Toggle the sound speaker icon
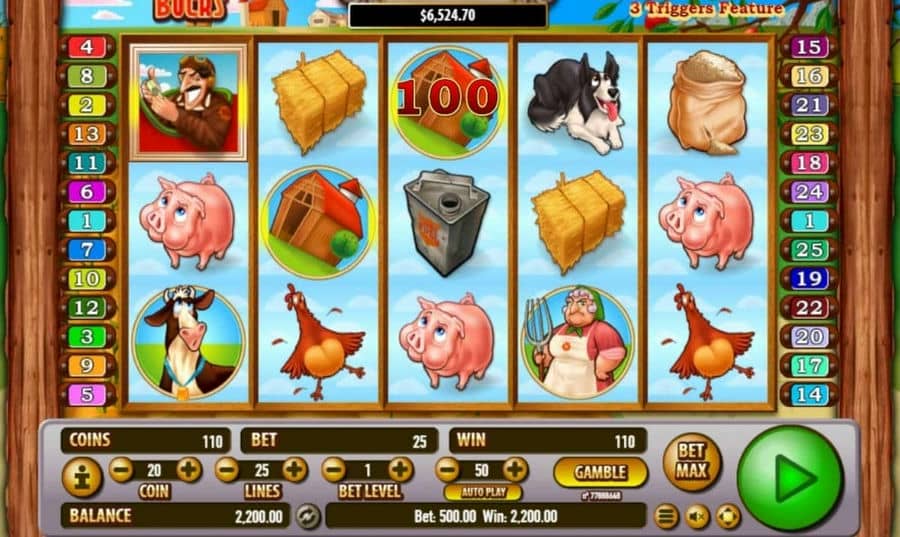 [x=697, y=516]
